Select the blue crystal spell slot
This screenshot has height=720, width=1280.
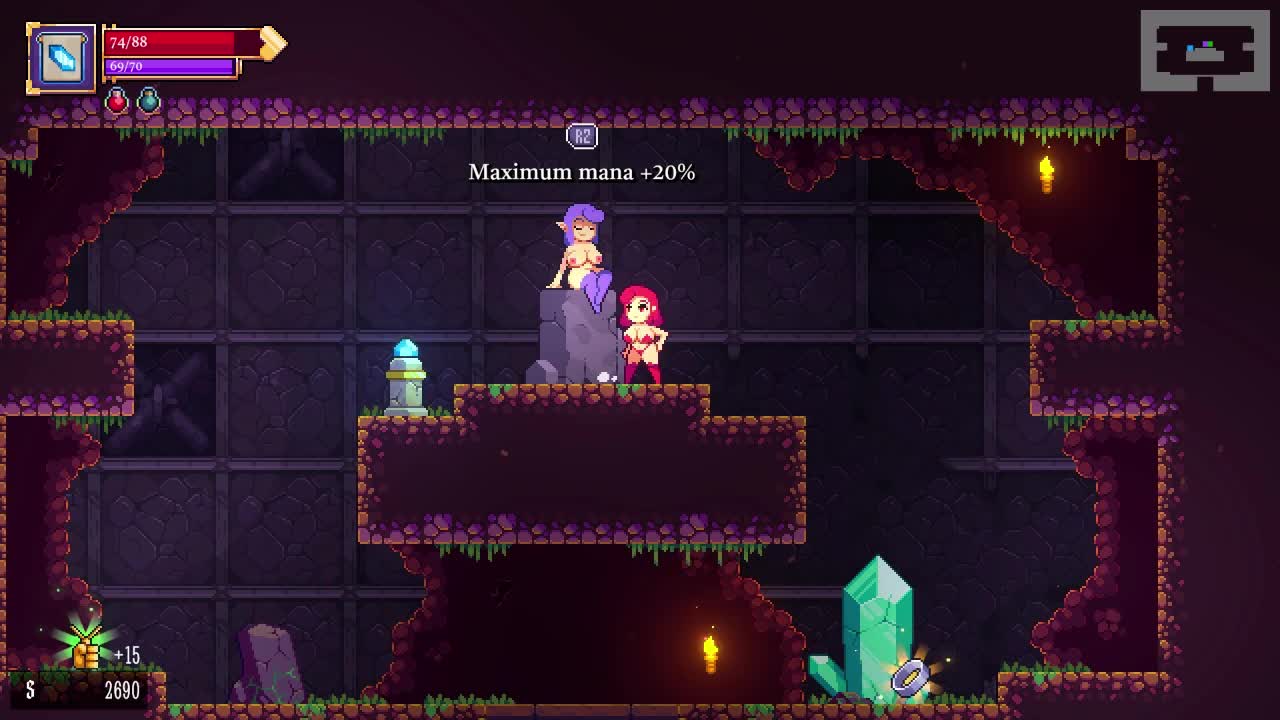pyautogui.click(x=62, y=58)
